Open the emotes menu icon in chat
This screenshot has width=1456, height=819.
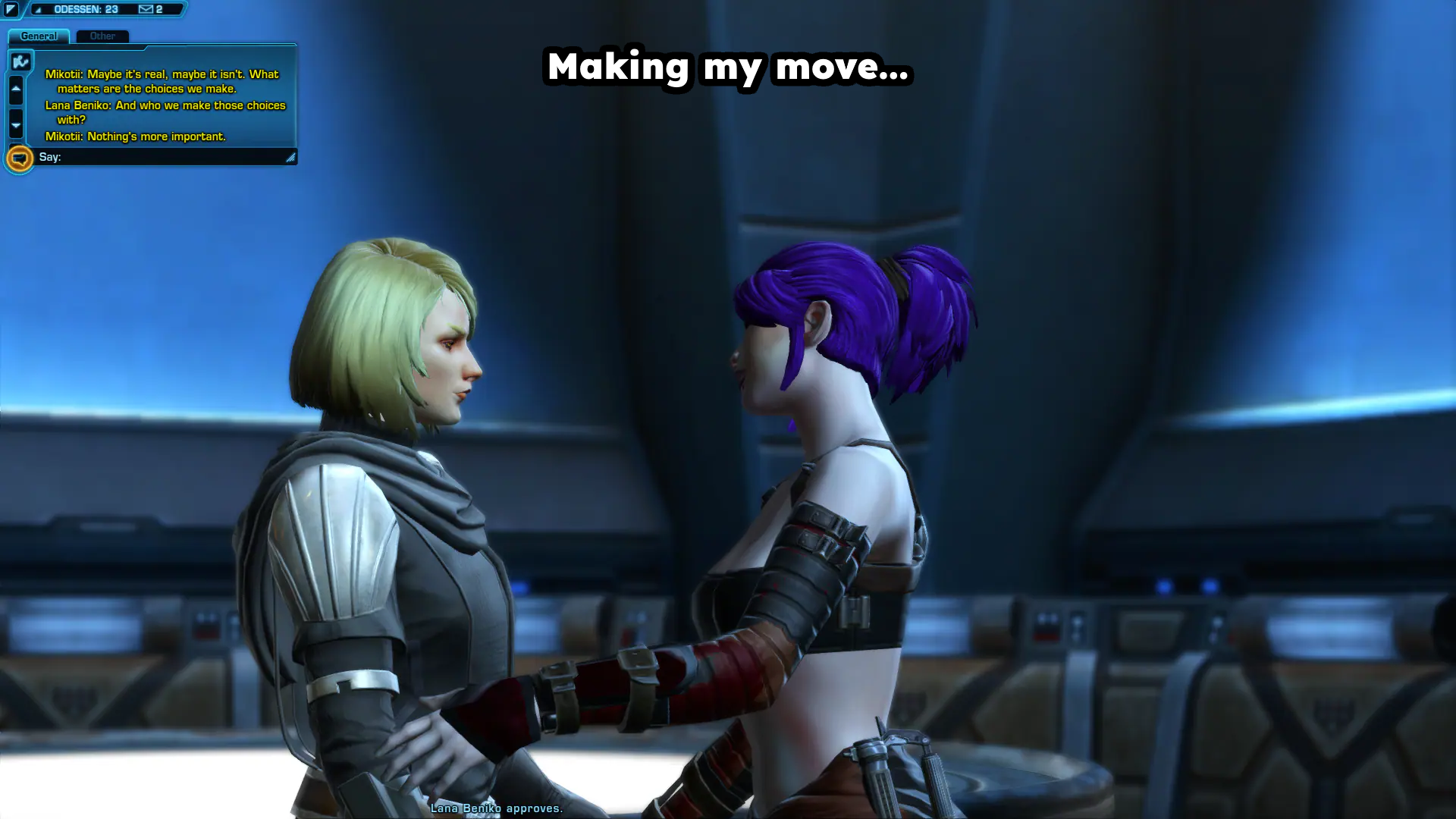(x=21, y=61)
